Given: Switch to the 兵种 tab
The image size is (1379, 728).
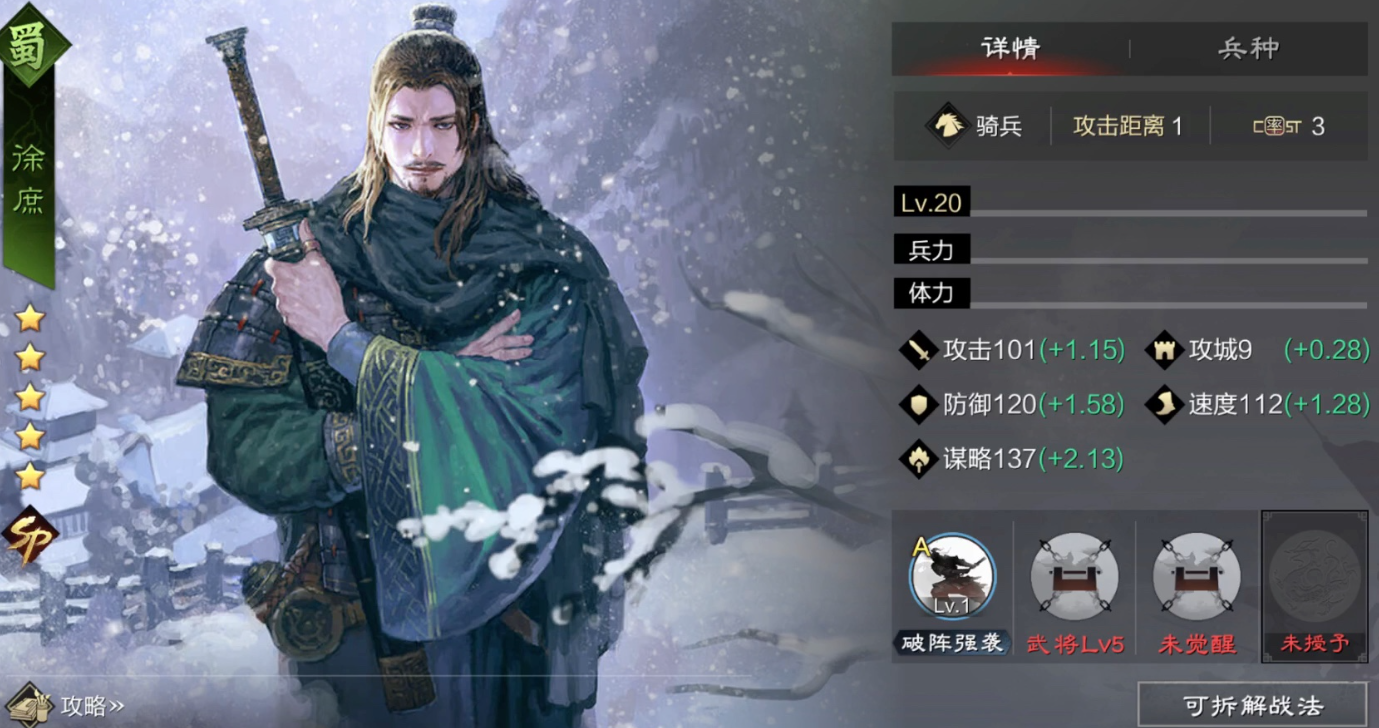Looking at the screenshot, I should 1248,48.
